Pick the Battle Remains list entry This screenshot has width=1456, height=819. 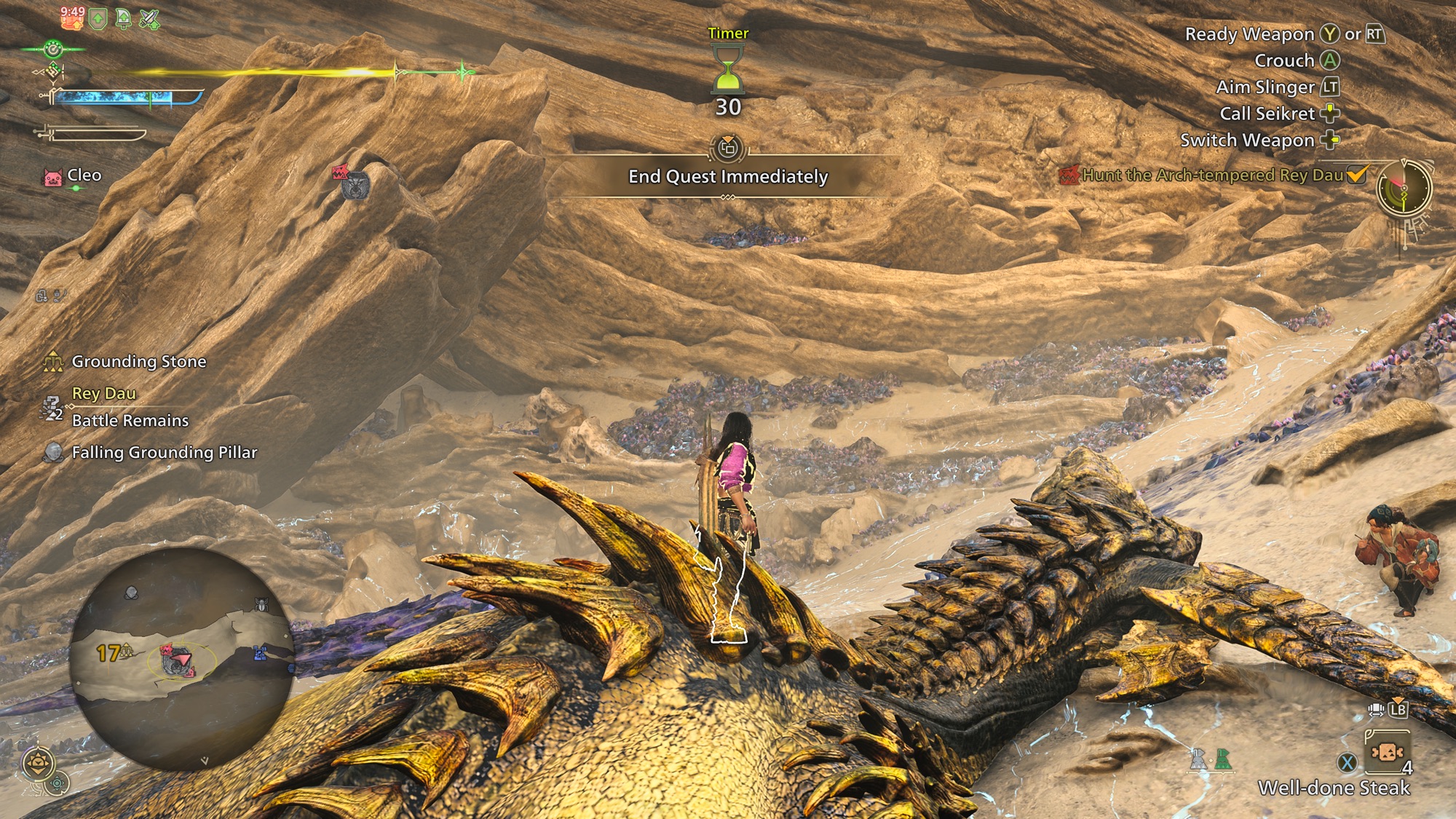click(130, 421)
